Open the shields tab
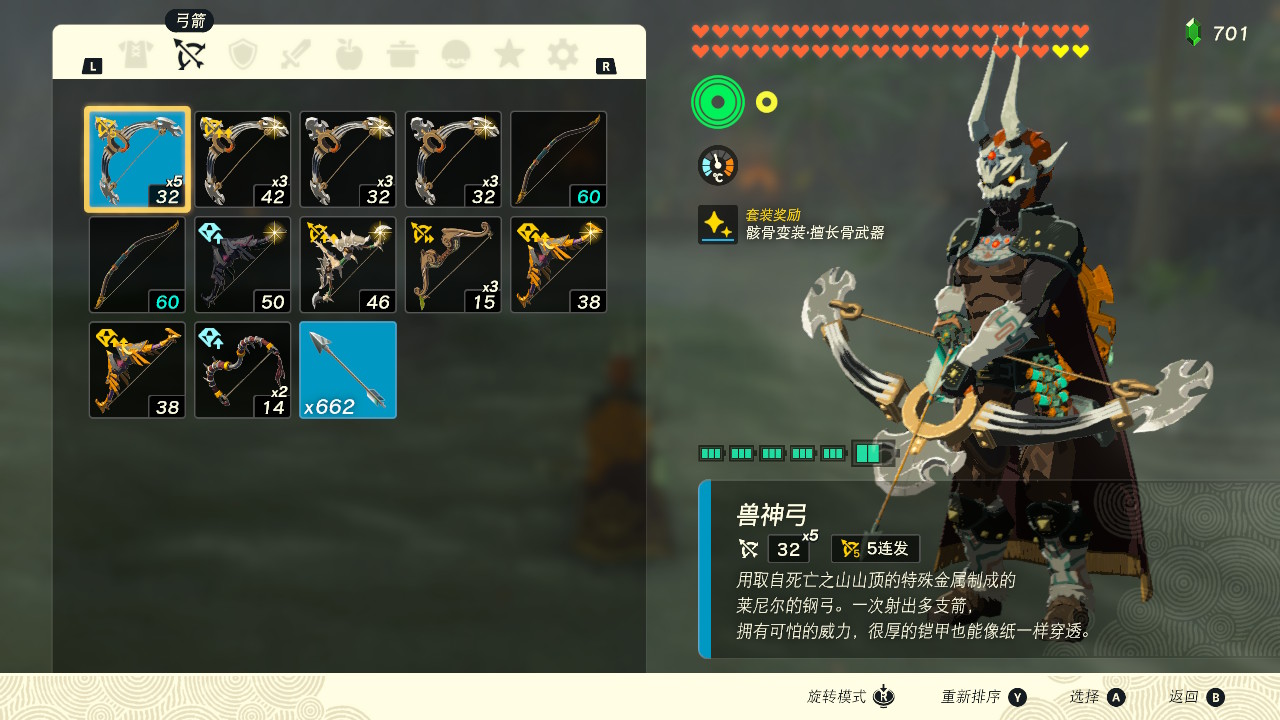The height and width of the screenshot is (720, 1280). tap(243, 54)
